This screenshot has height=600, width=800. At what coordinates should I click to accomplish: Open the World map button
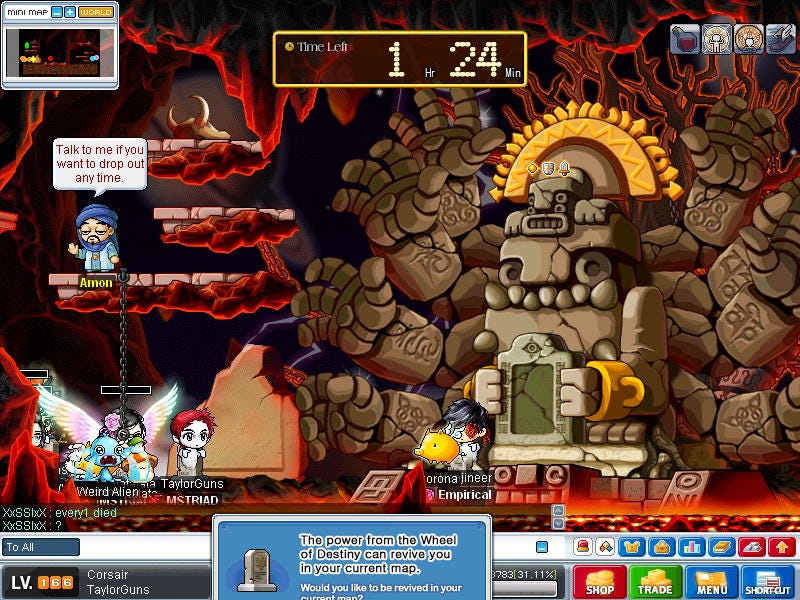[95, 12]
